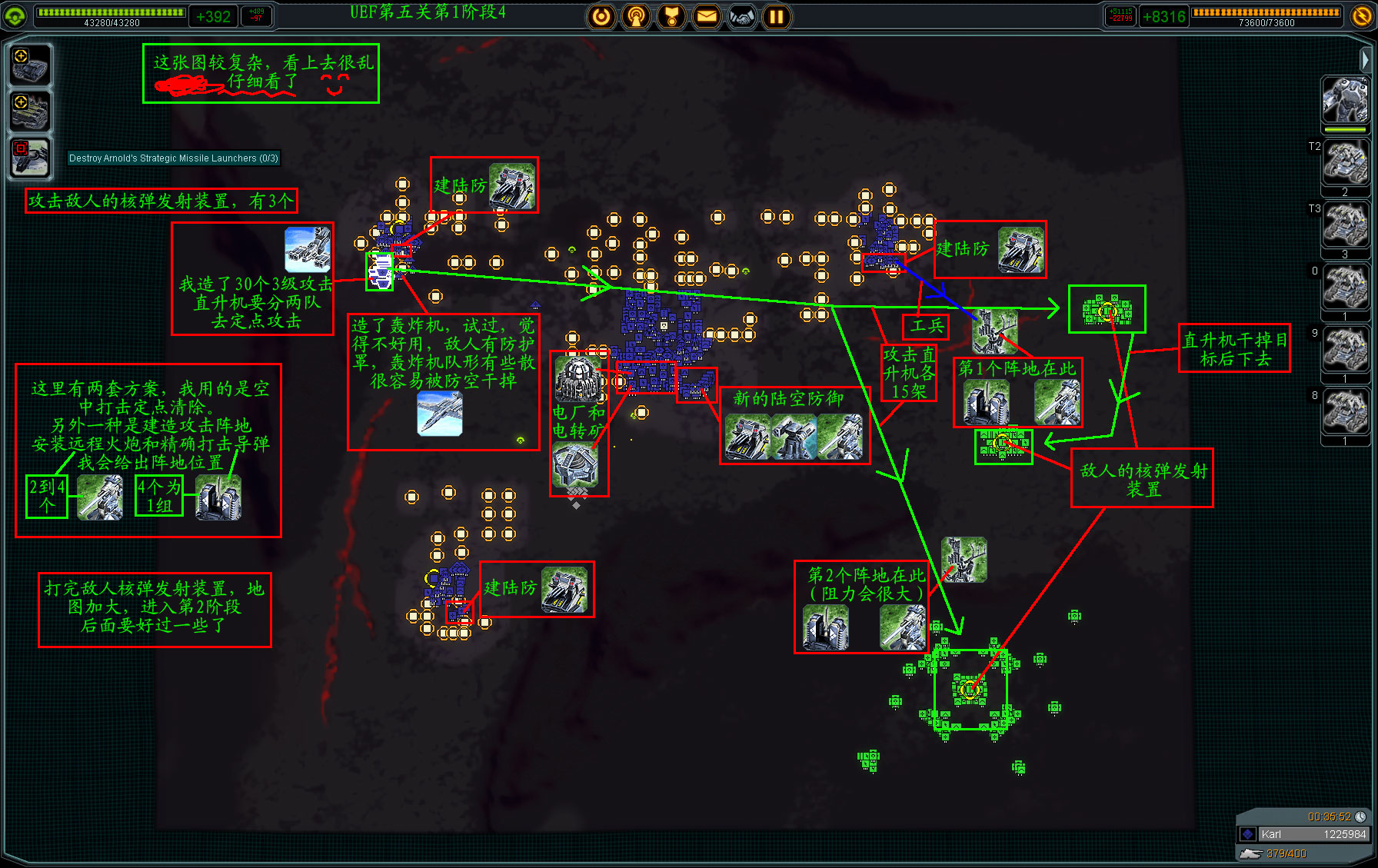Select control group 9 unit icon
This screenshot has height=868, width=1378.
(1344, 350)
